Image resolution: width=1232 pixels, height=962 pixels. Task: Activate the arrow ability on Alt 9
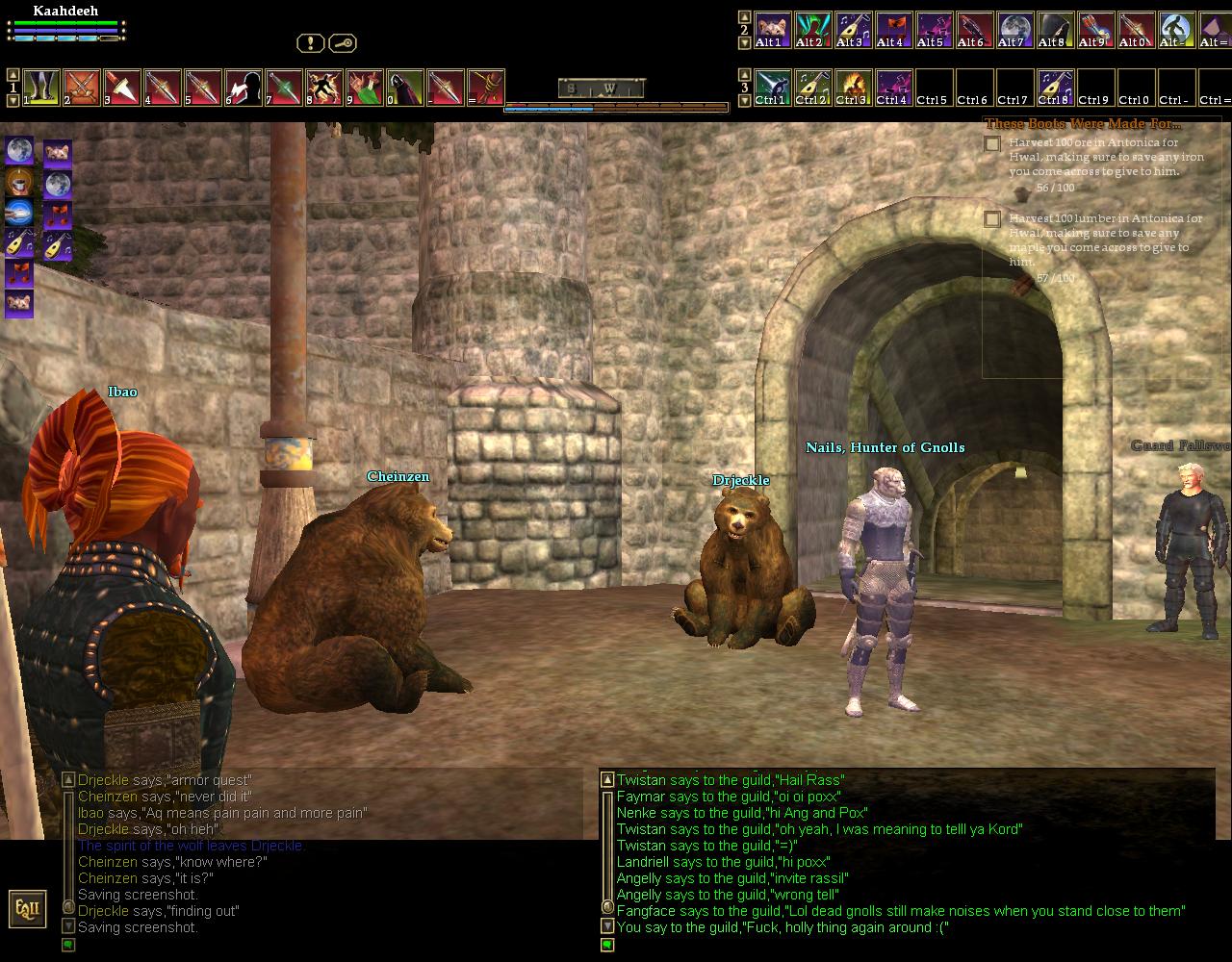(x=1096, y=29)
